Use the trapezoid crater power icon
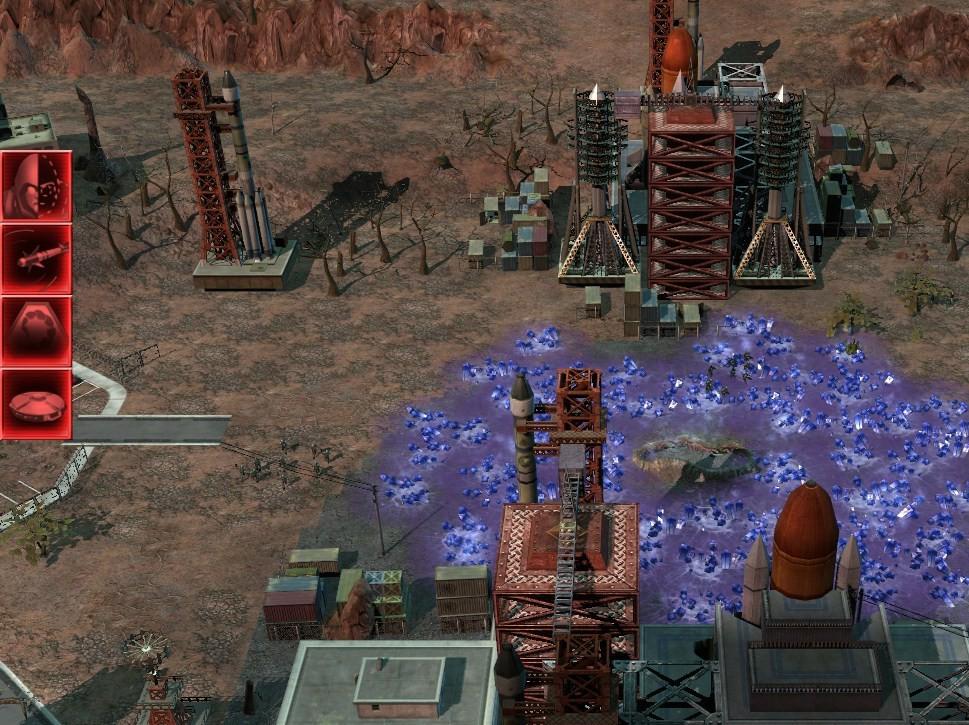Screen dimensions: 969x725 36,332
